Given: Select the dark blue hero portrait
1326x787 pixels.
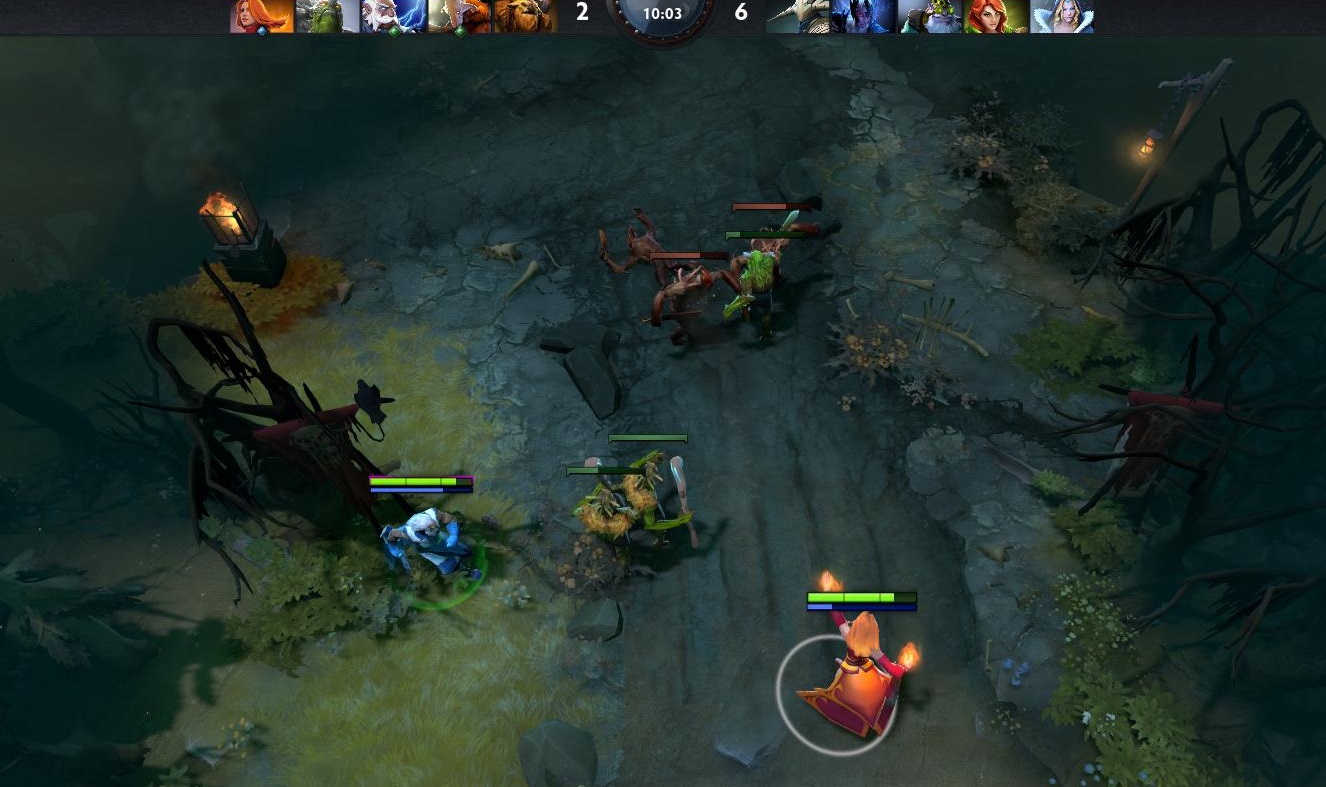Looking at the screenshot, I should tap(863, 16).
